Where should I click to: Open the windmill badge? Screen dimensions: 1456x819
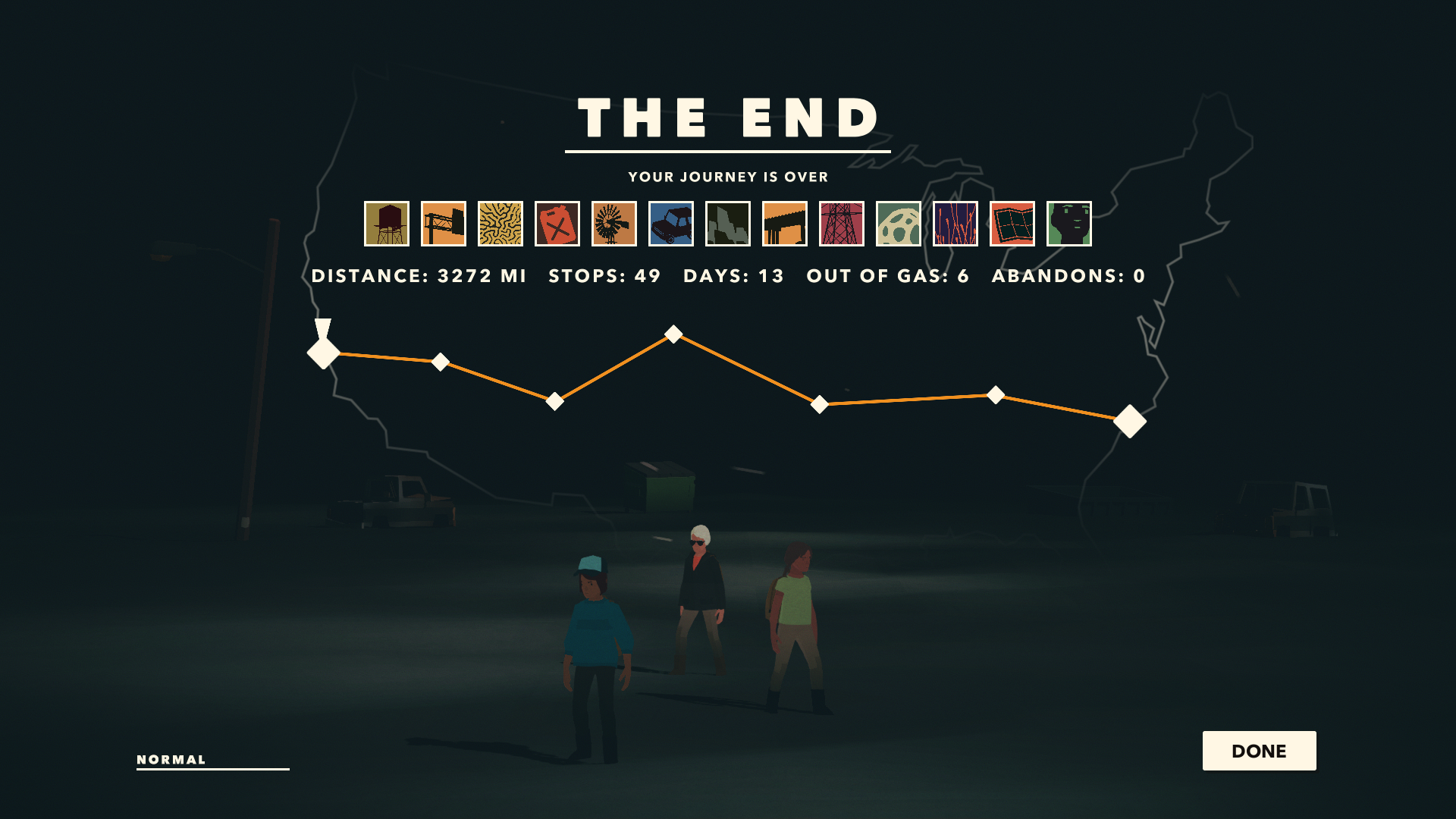tap(614, 224)
